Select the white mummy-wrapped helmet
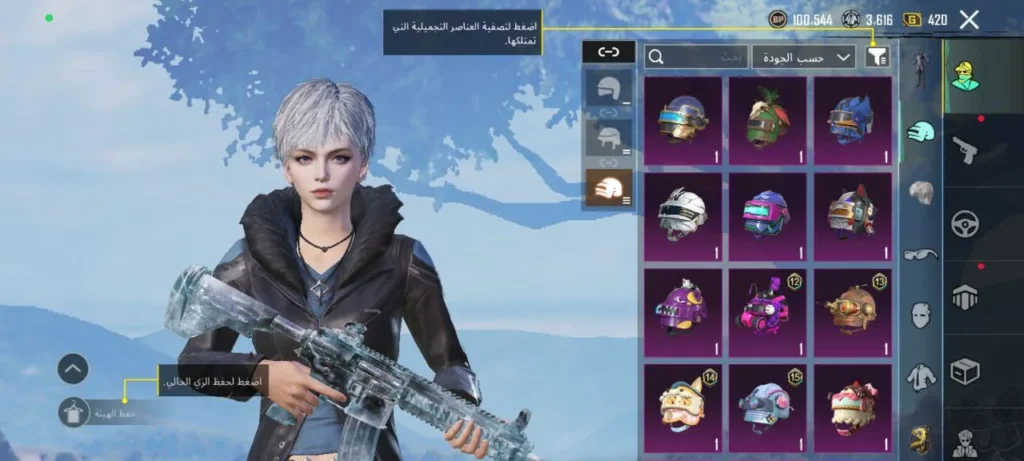This screenshot has width=1024, height=461. (683, 216)
